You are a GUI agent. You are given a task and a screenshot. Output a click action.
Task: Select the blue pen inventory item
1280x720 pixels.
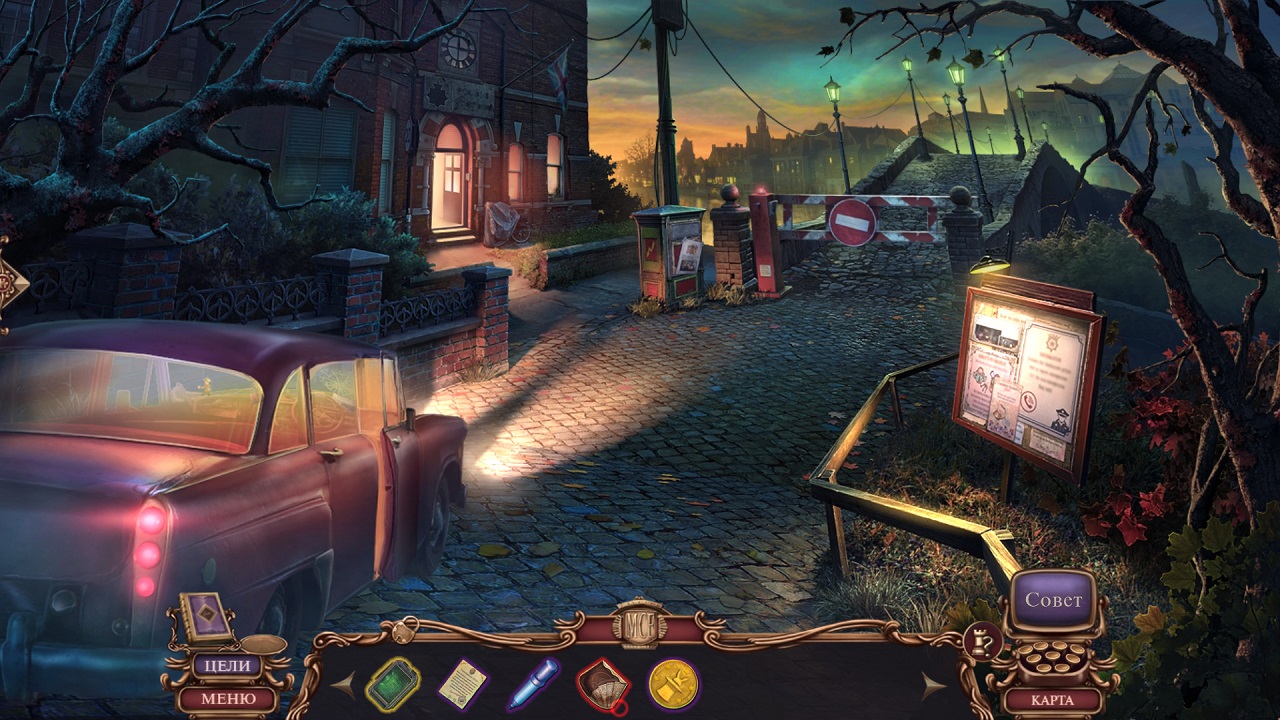coord(533,685)
